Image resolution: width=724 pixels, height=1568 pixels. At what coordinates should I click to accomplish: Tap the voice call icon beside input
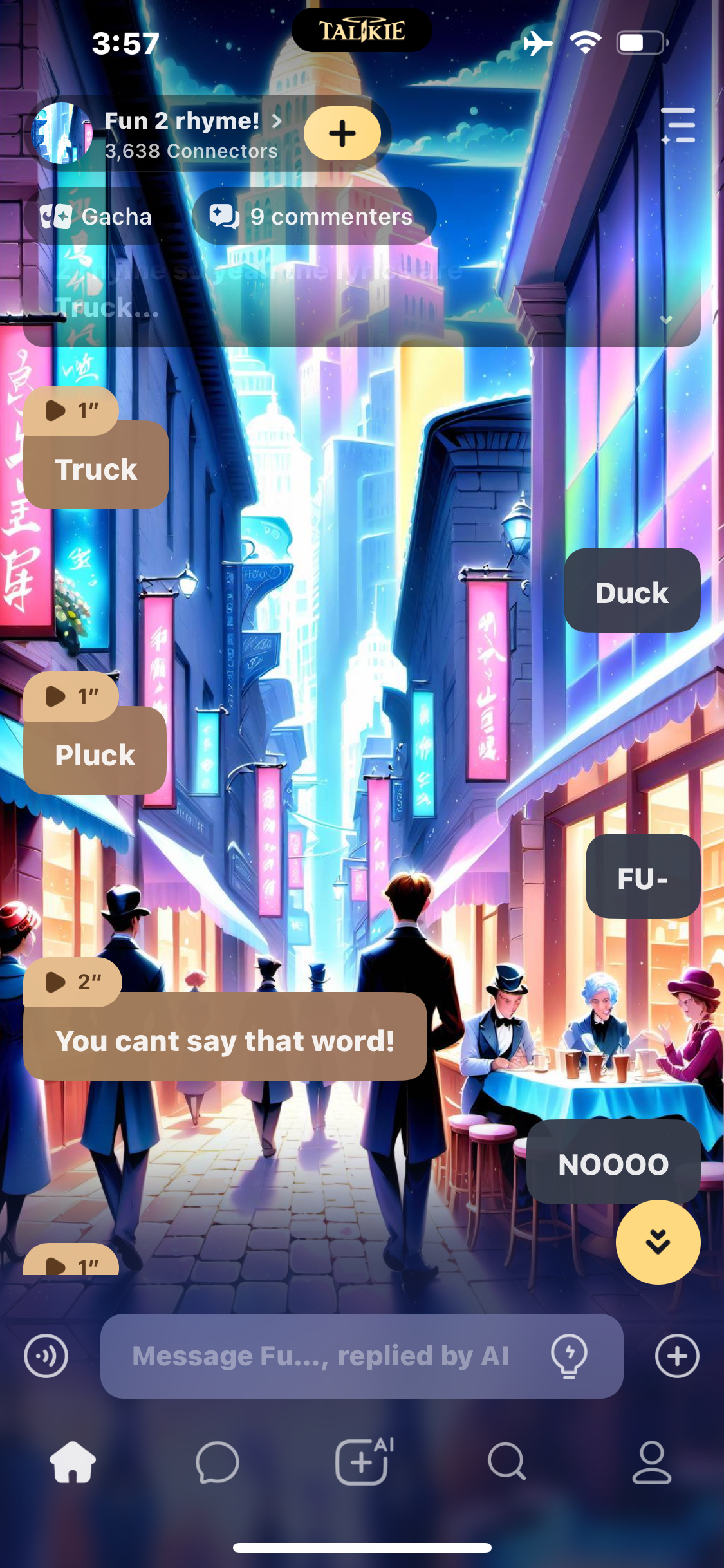point(46,1356)
